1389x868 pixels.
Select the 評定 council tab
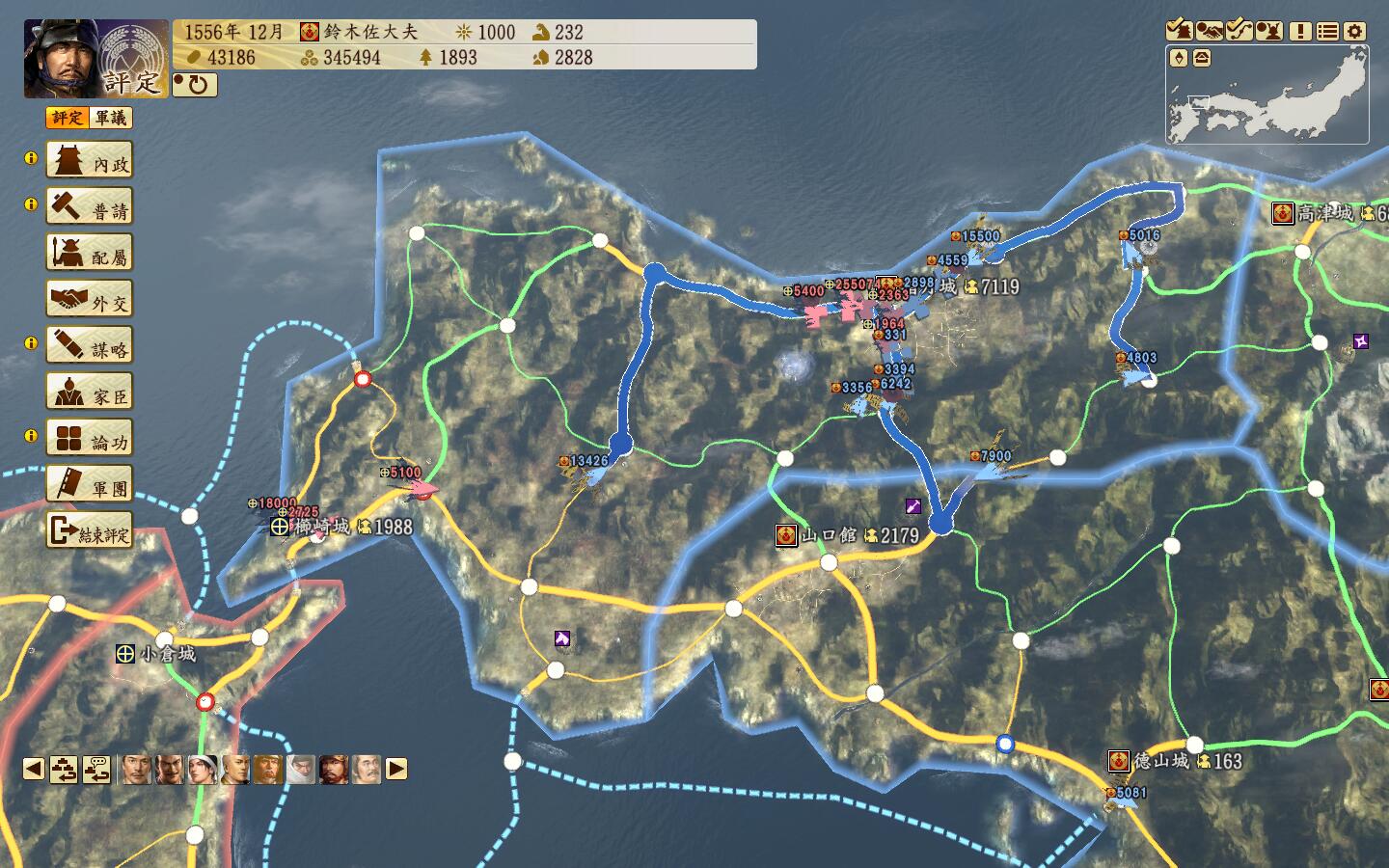point(68,118)
